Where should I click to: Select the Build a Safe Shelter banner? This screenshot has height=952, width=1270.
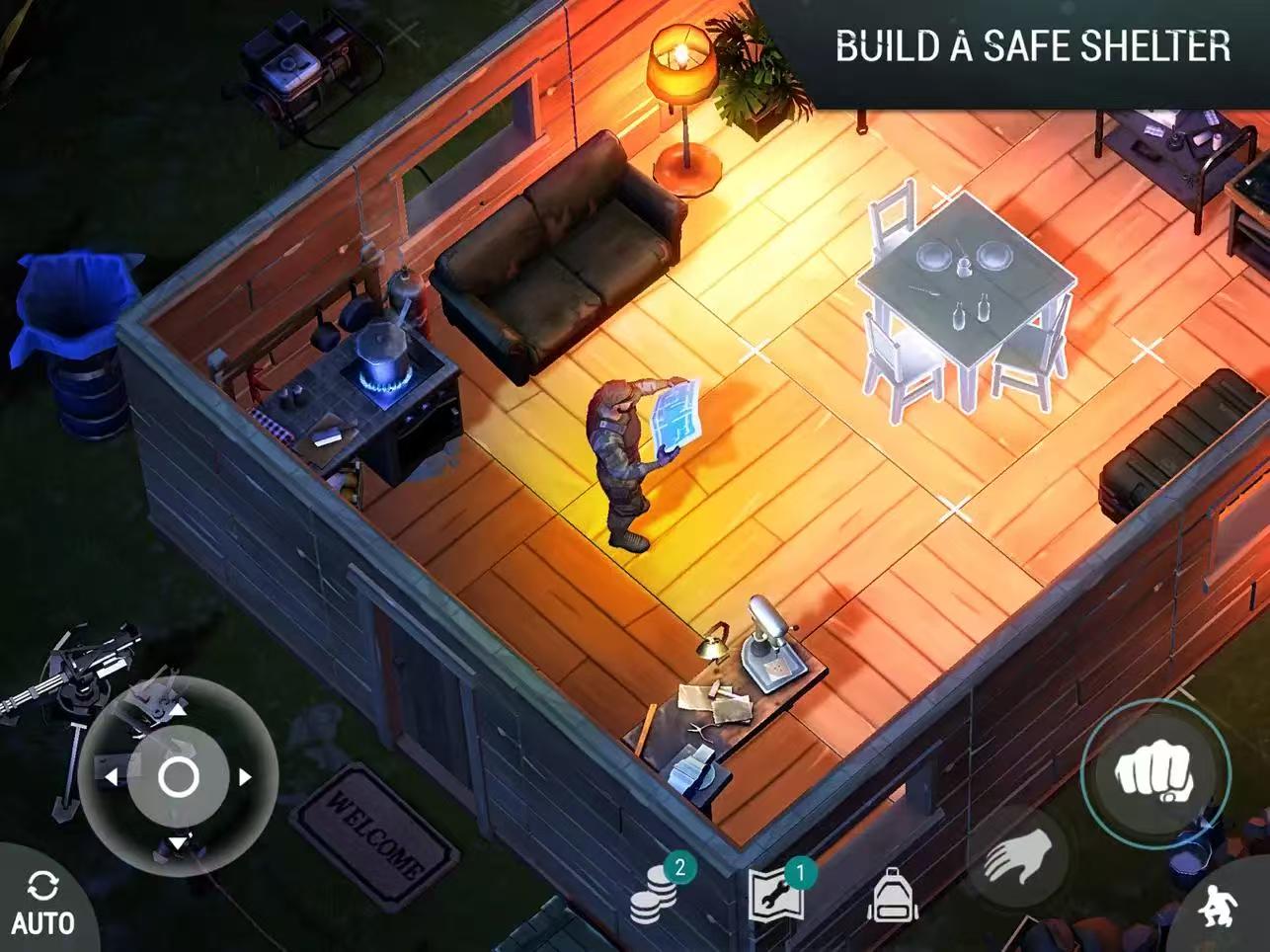(x=1032, y=46)
